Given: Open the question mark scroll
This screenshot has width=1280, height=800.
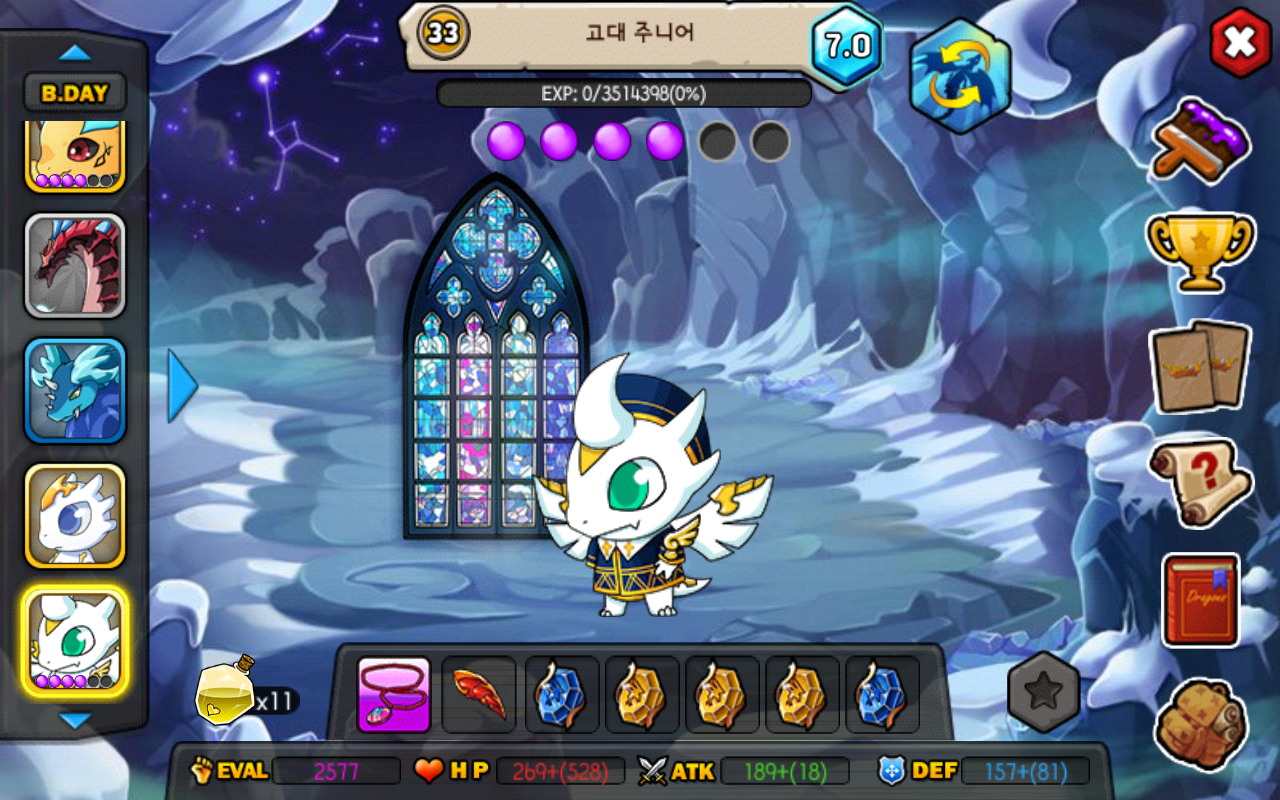Looking at the screenshot, I should pos(1199,482).
